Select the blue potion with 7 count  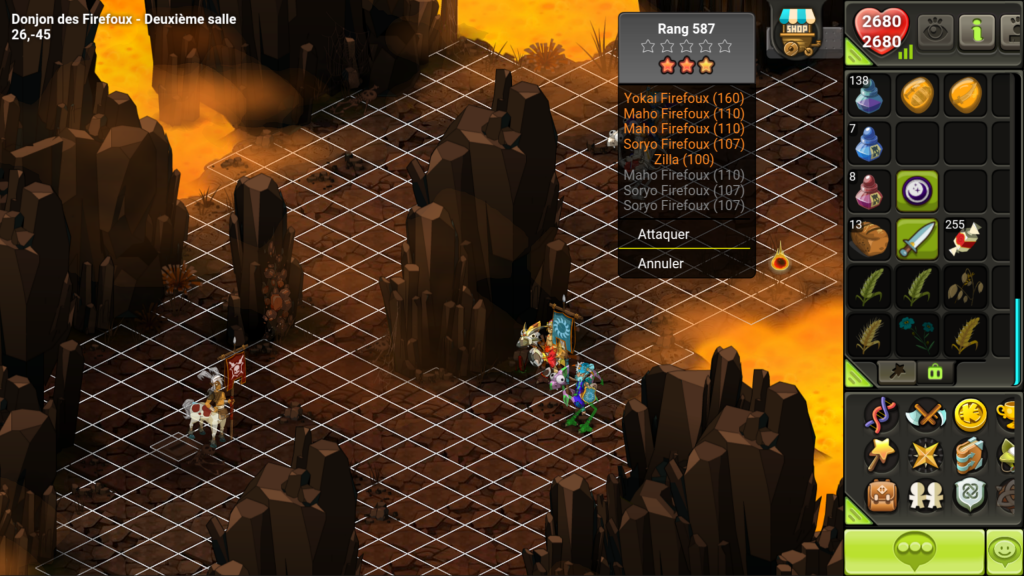(869, 143)
